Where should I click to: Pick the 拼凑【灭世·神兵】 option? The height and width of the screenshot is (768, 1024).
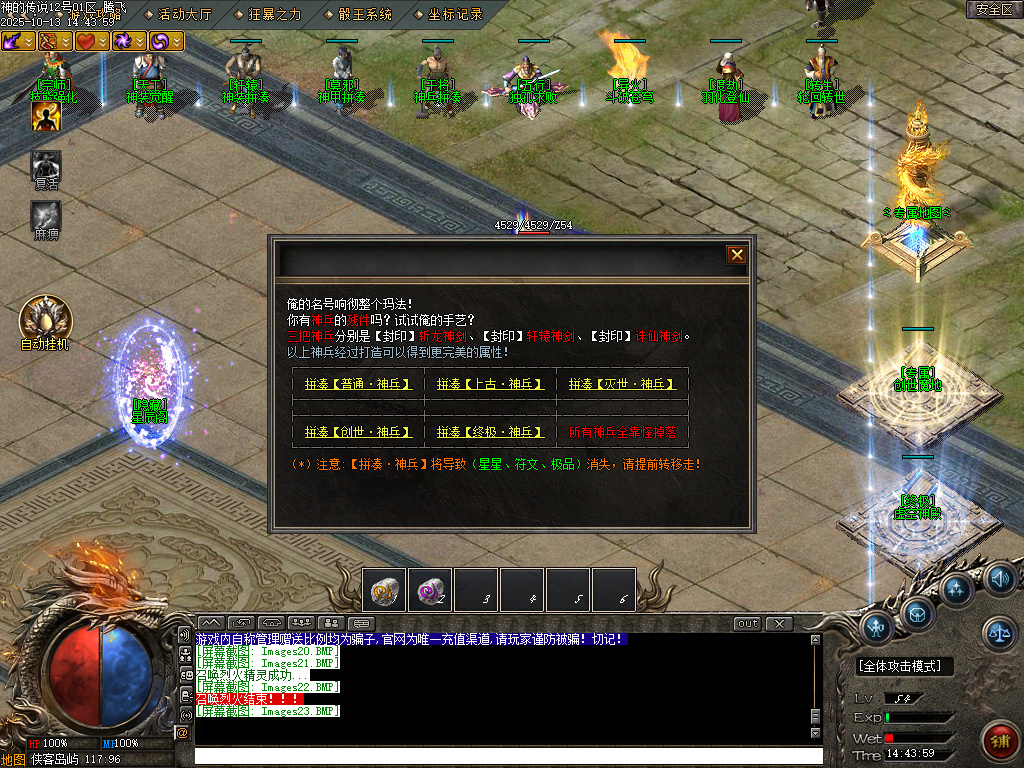[622, 383]
